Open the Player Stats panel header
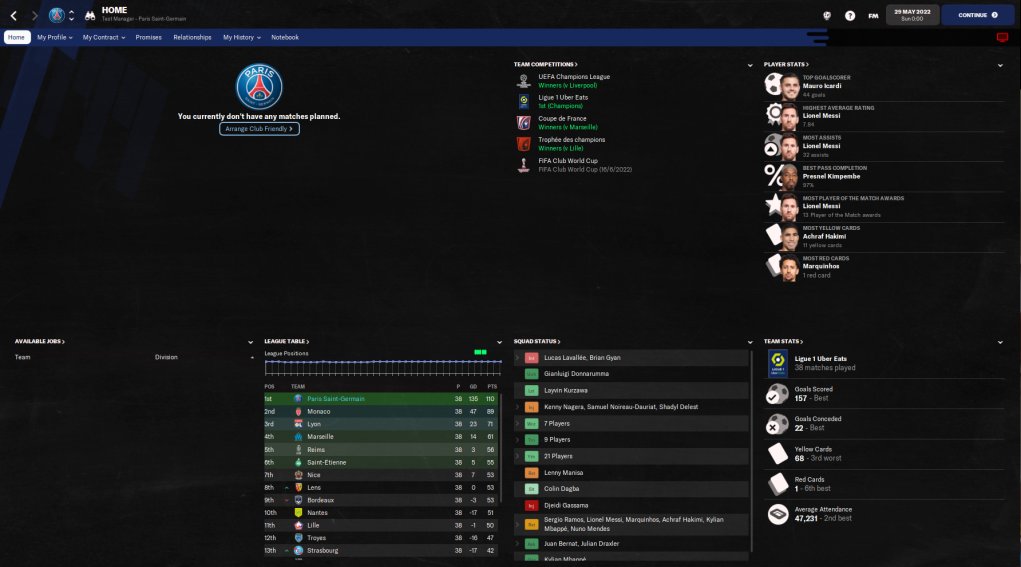Viewport: 1021px width, 567px height. tap(785, 64)
